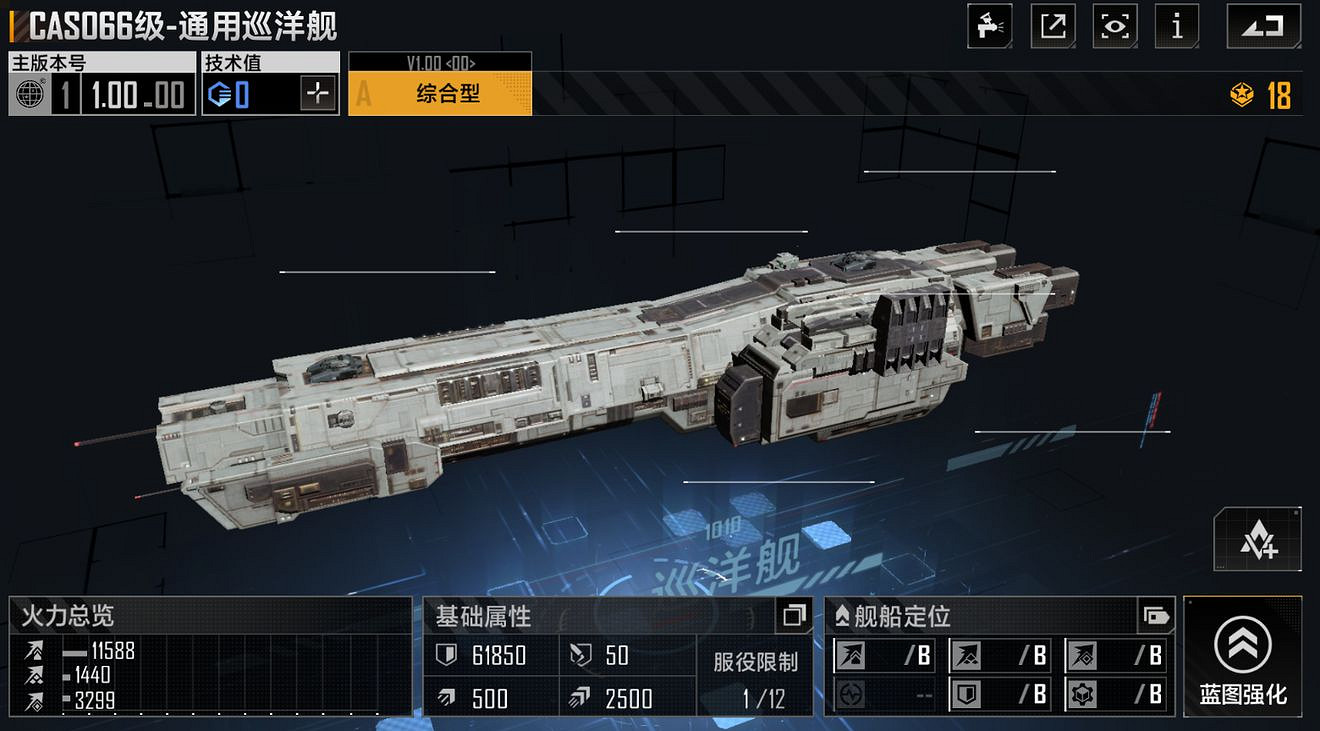The width and height of the screenshot is (1320, 731).
Task: Expand the 技术值 panel with the plus crosshair
Action: [320, 94]
